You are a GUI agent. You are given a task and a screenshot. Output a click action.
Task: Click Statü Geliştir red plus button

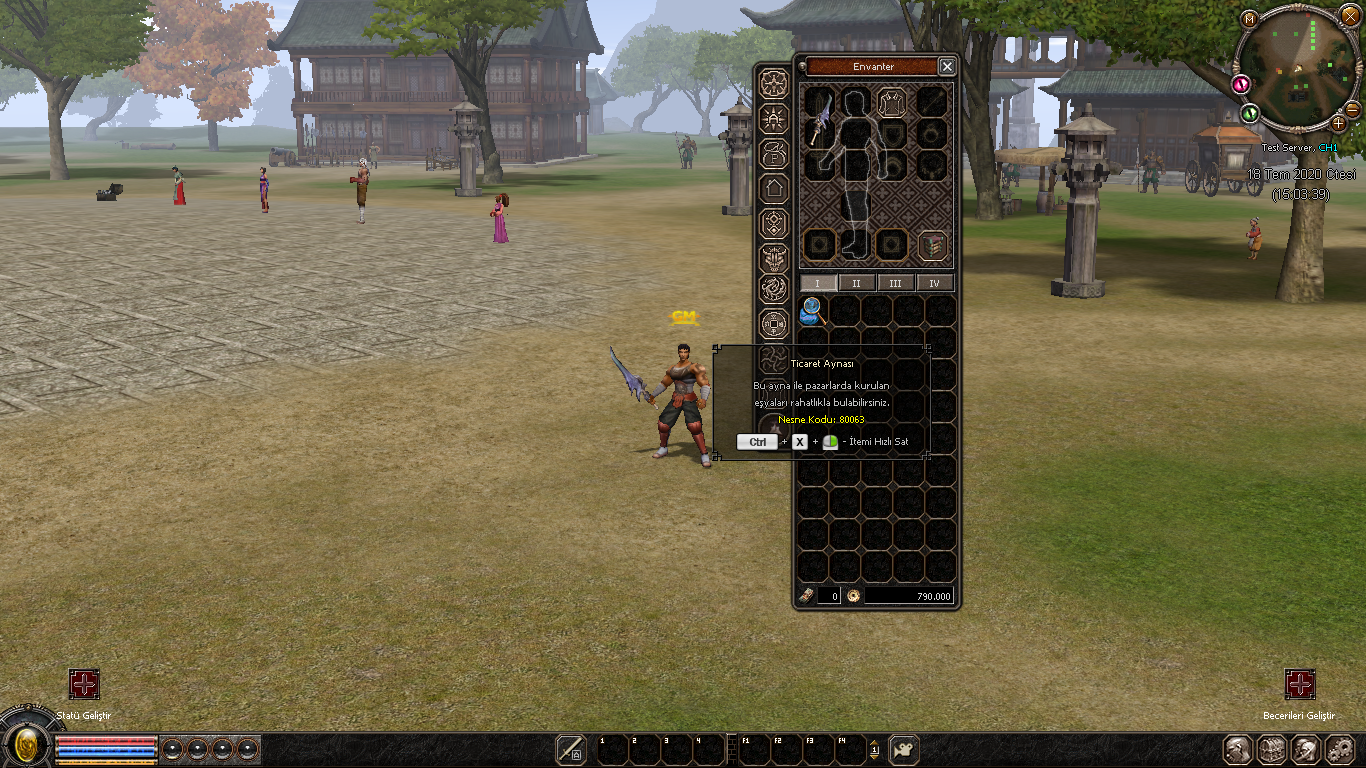tap(84, 684)
